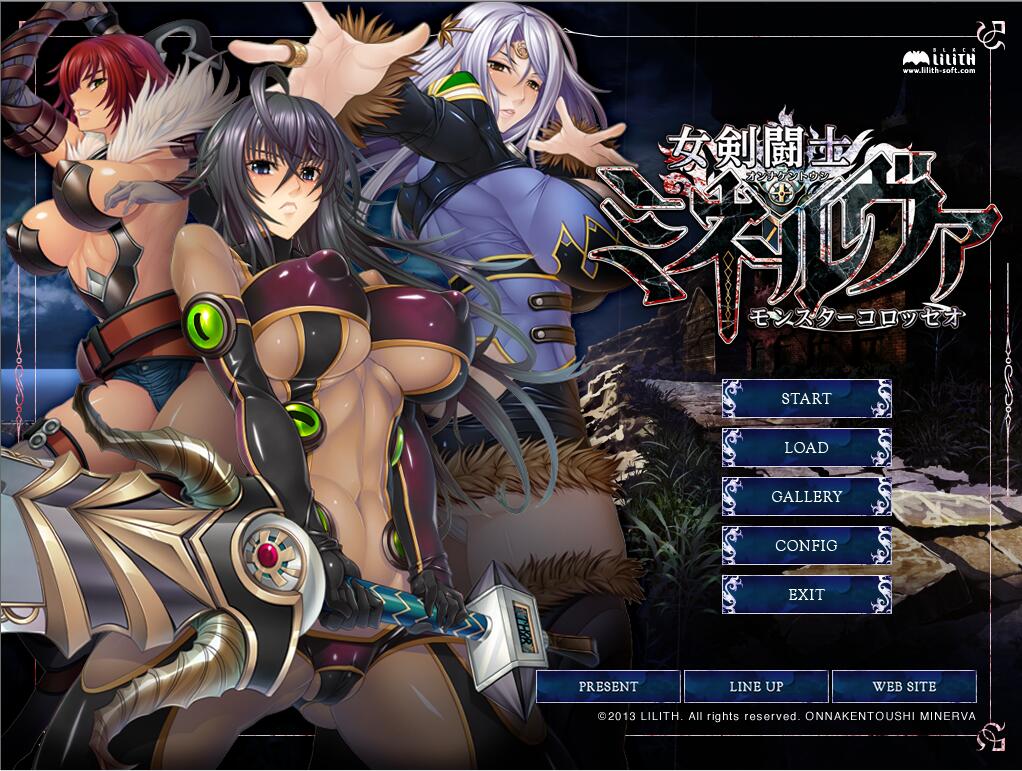Start a new game
1022x771 pixels.
(x=806, y=398)
